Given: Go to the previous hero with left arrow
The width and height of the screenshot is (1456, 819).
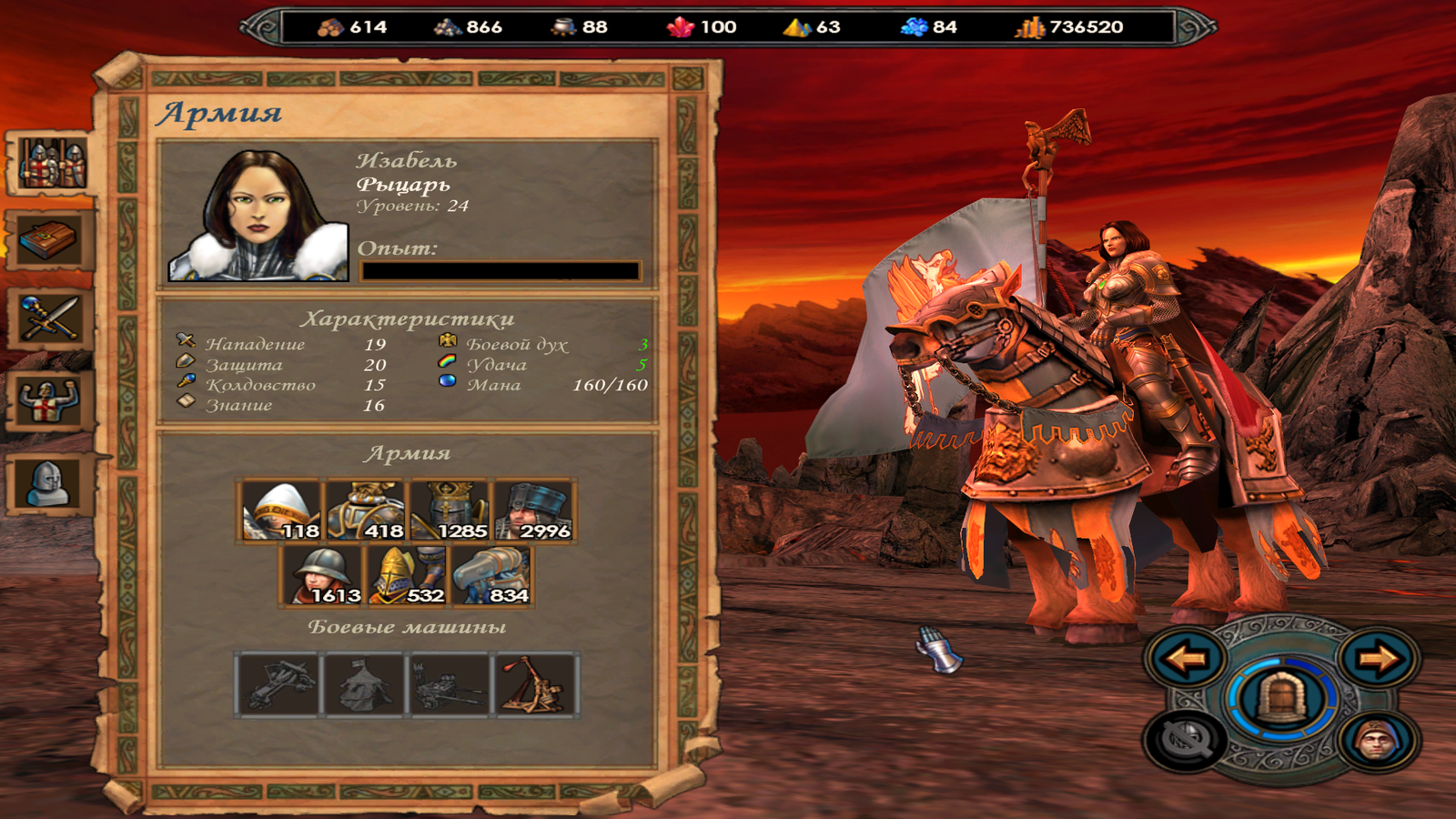Looking at the screenshot, I should click(x=1186, y=657).
